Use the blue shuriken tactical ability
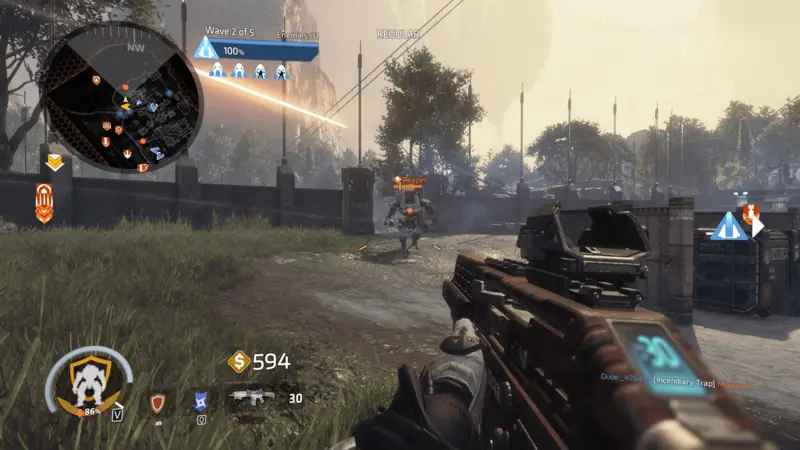Screen dimensions: 800x450 [200, 402]
